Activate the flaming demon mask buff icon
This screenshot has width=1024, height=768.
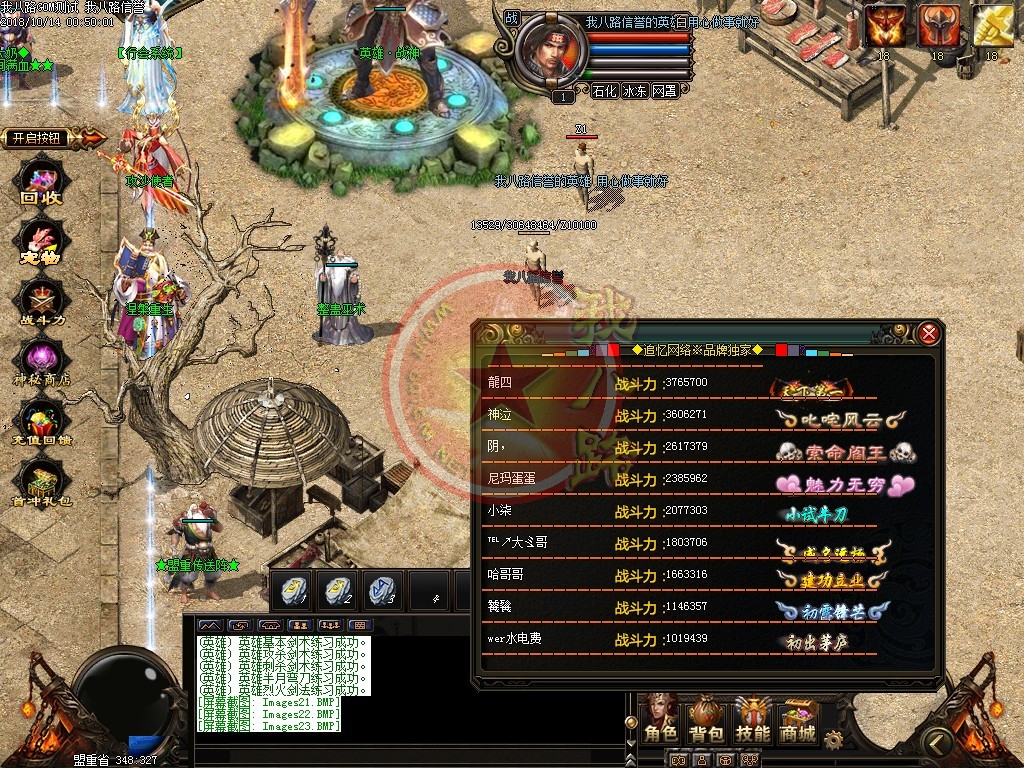(884, 27)
